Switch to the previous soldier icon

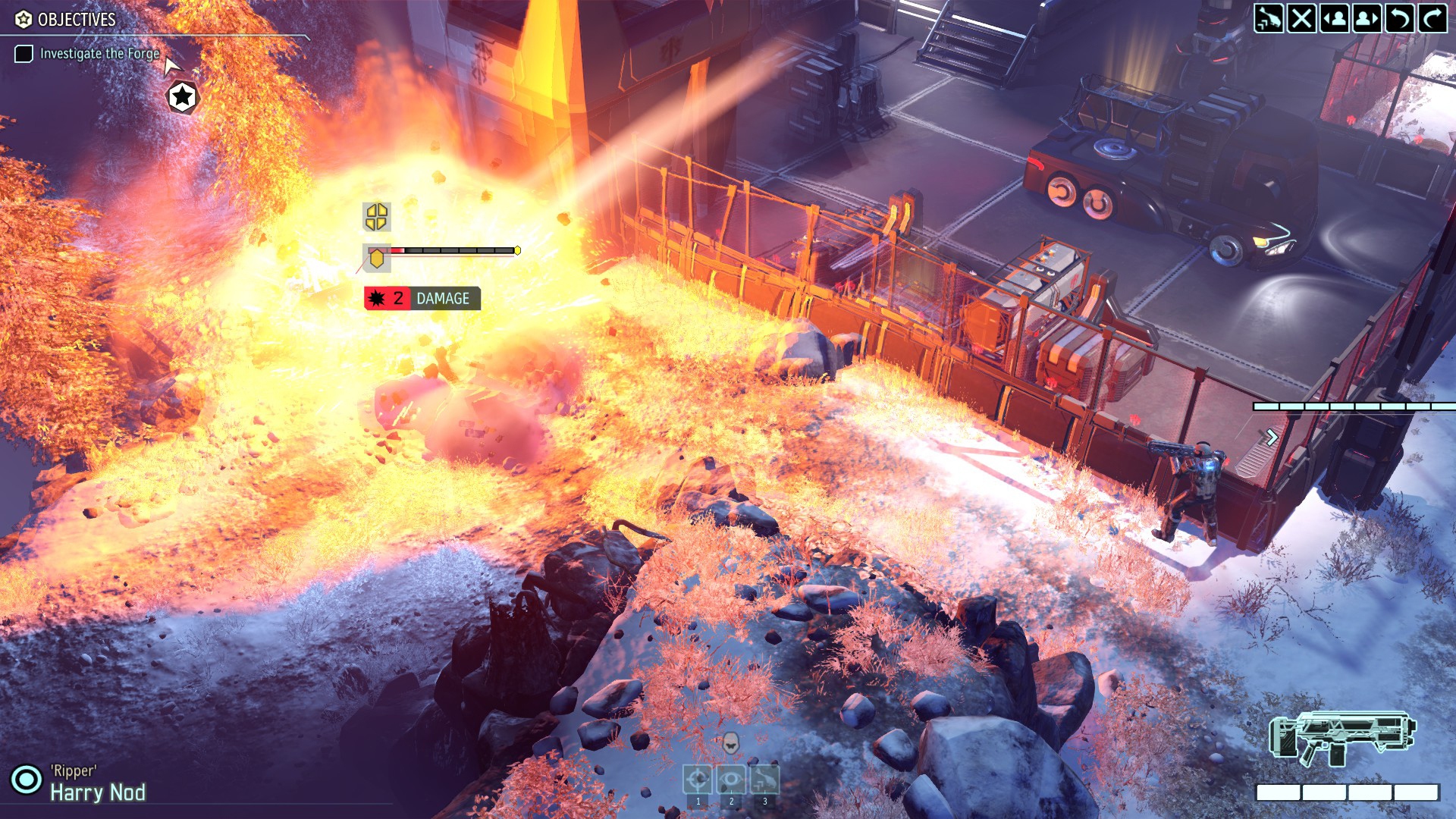coord(1336,17)
